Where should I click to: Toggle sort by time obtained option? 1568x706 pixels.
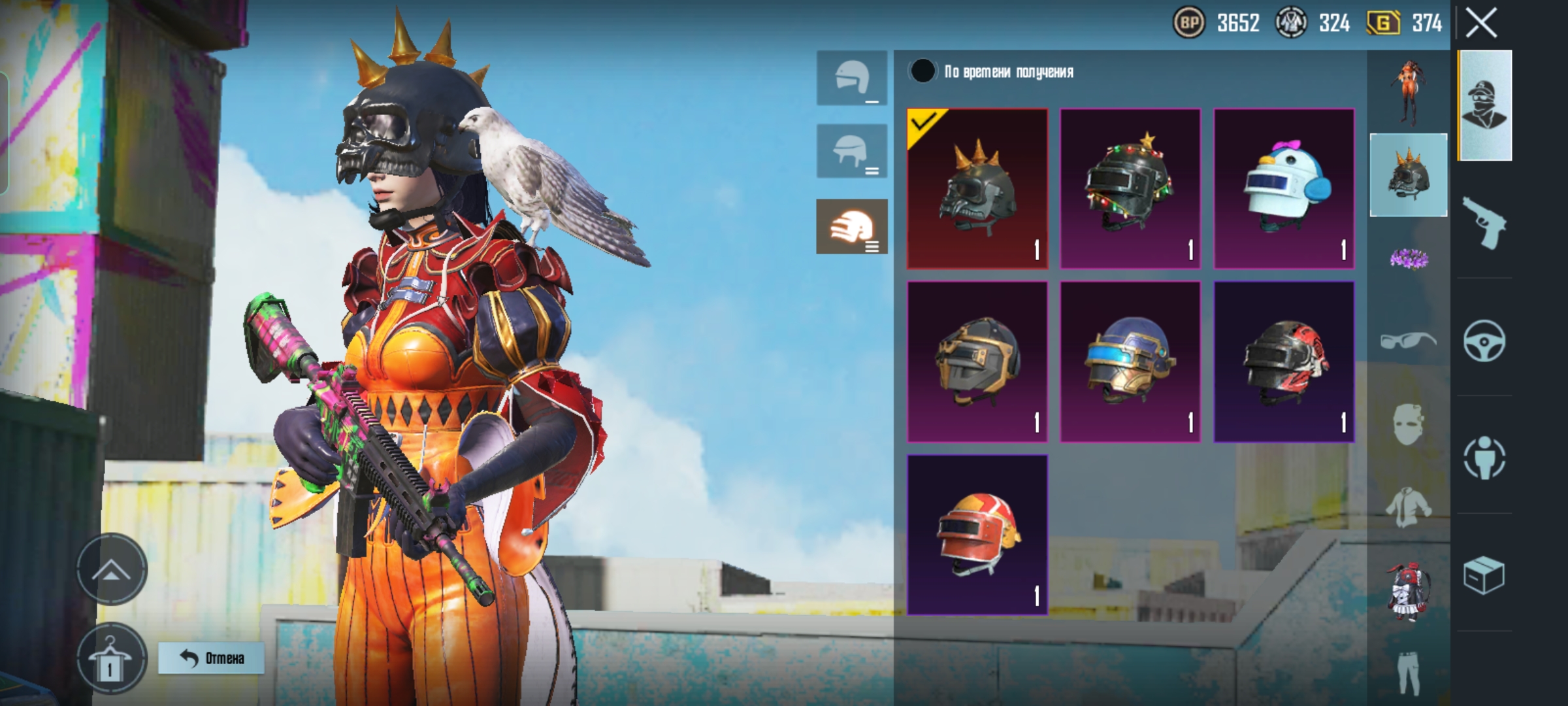click(923, 71)
